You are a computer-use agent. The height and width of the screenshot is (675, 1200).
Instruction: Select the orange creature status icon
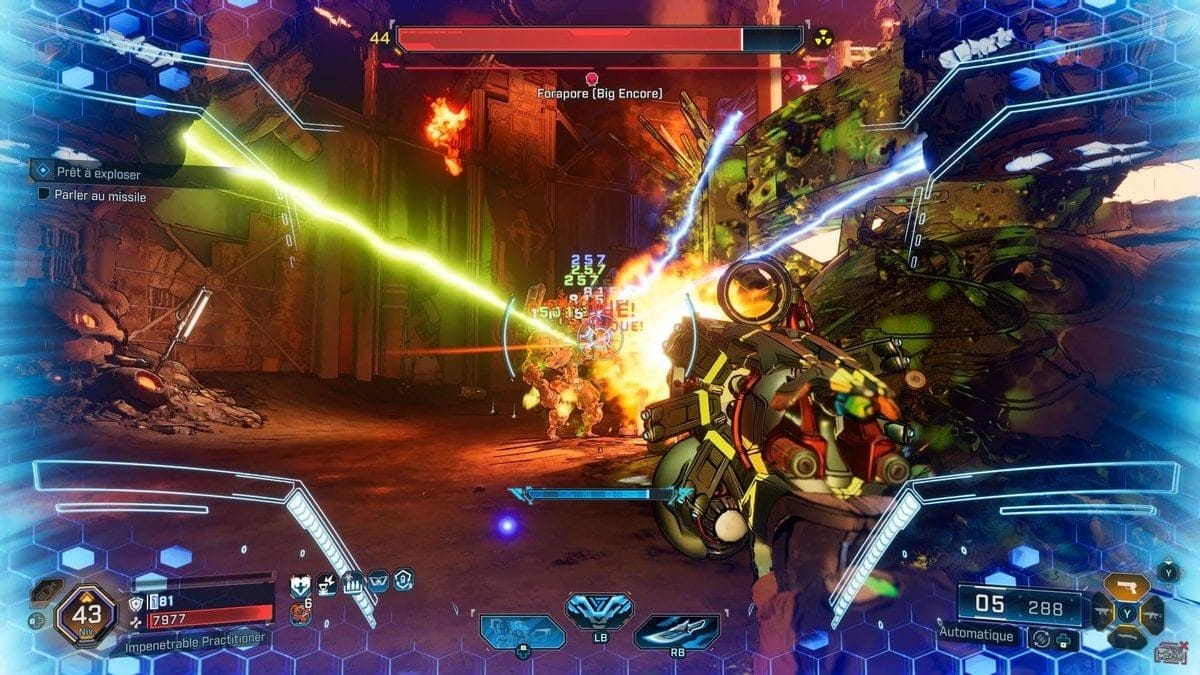pos(299,612)
